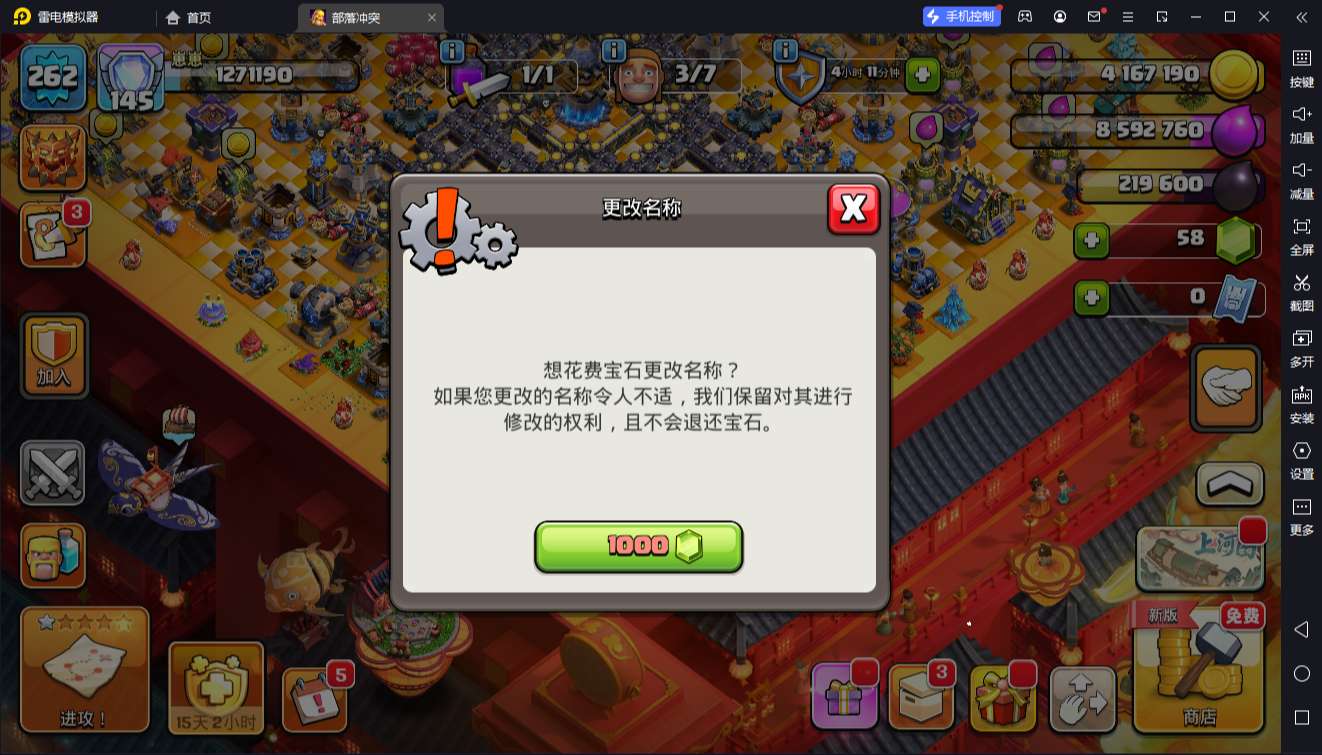This screenshot has height=755, width=1322.
Task: Open the 加入 clan shield icon
Action: click(x=52, y=355)
